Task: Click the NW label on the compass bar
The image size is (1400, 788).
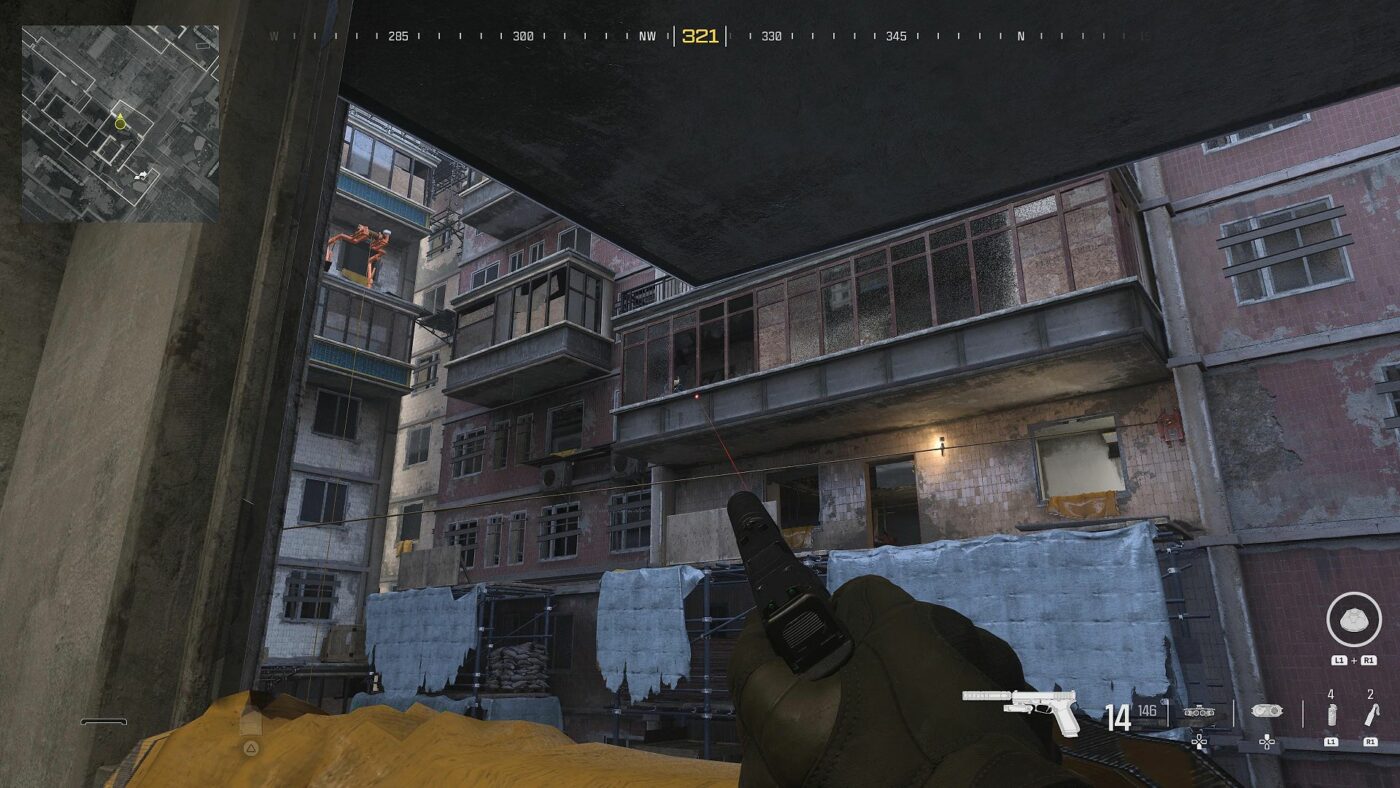Action: pos(646,34)
